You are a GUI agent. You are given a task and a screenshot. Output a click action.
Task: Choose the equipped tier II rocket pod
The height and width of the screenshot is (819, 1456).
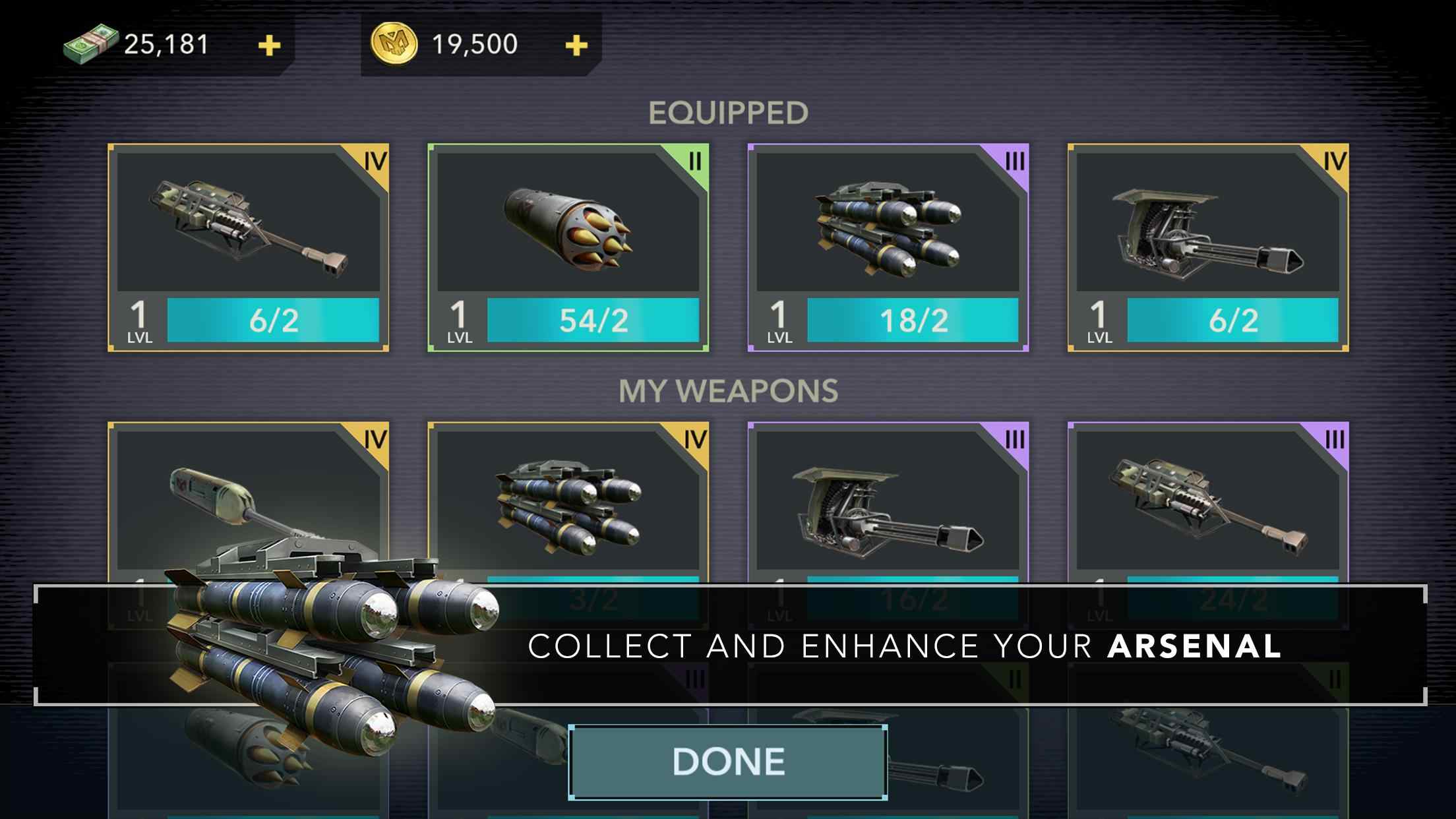[568, 247]
